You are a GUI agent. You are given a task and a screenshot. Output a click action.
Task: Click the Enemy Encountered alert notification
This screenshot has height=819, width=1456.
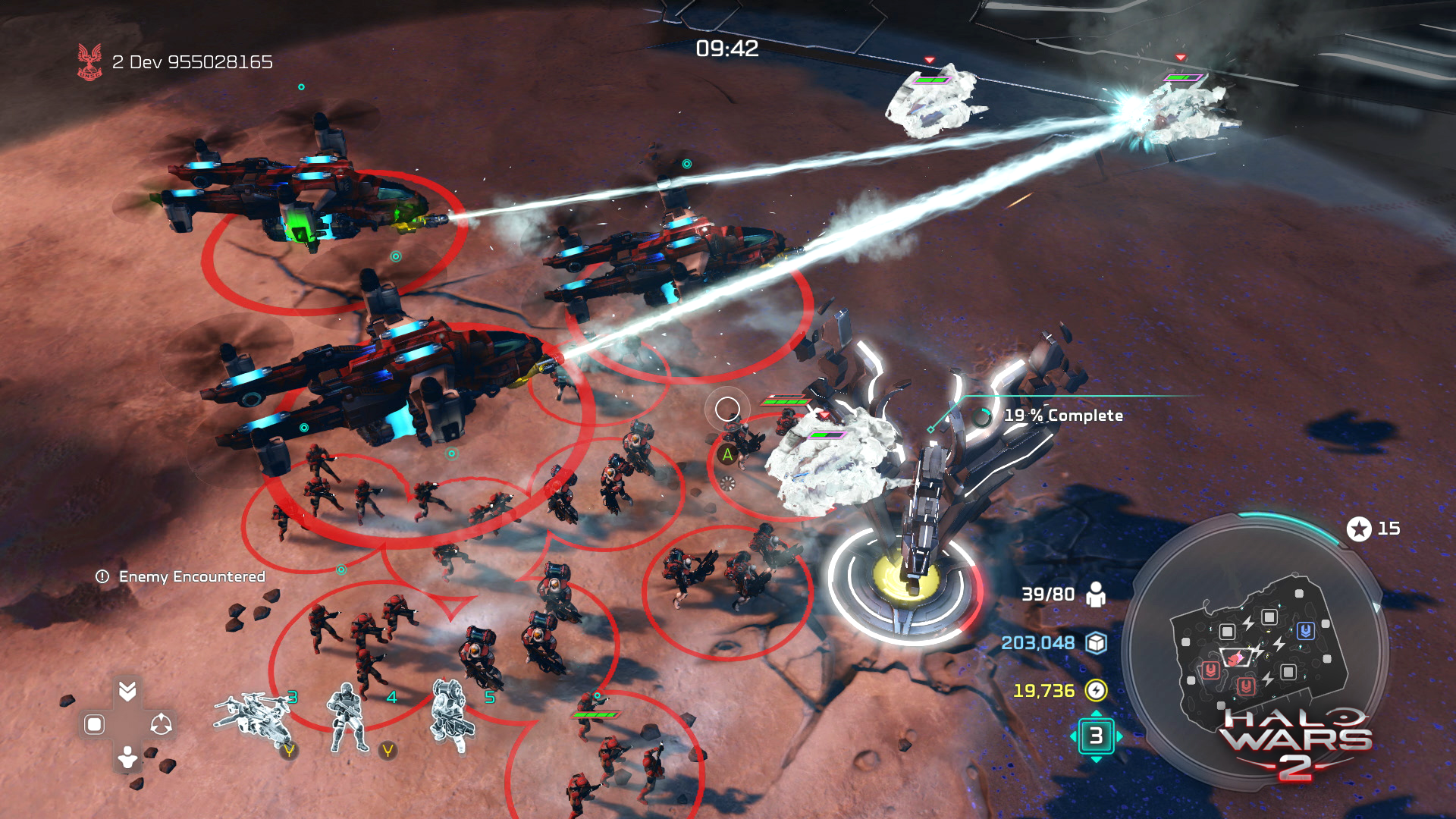pos(181,576)
